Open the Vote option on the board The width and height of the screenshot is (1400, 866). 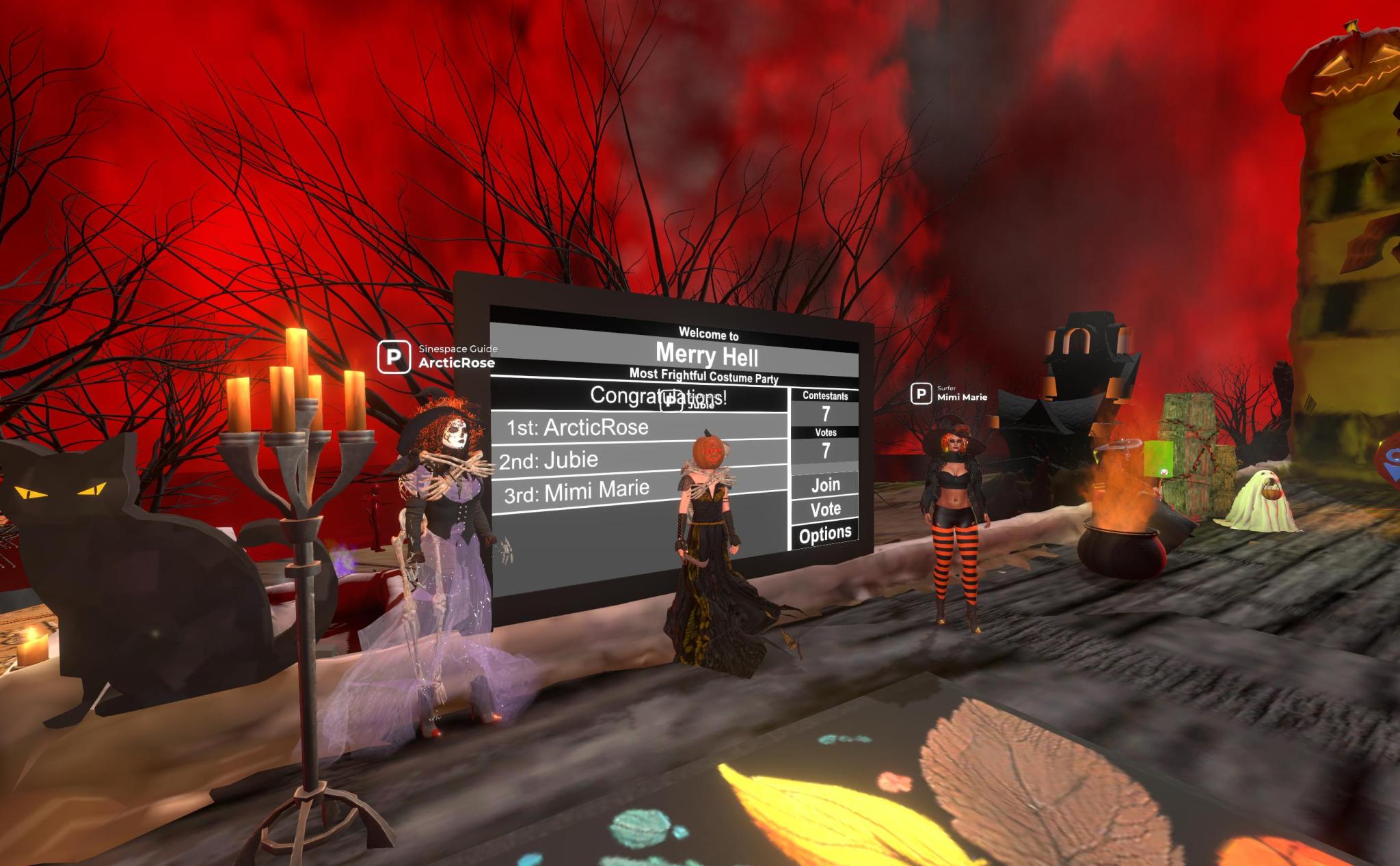pos(825,509)
